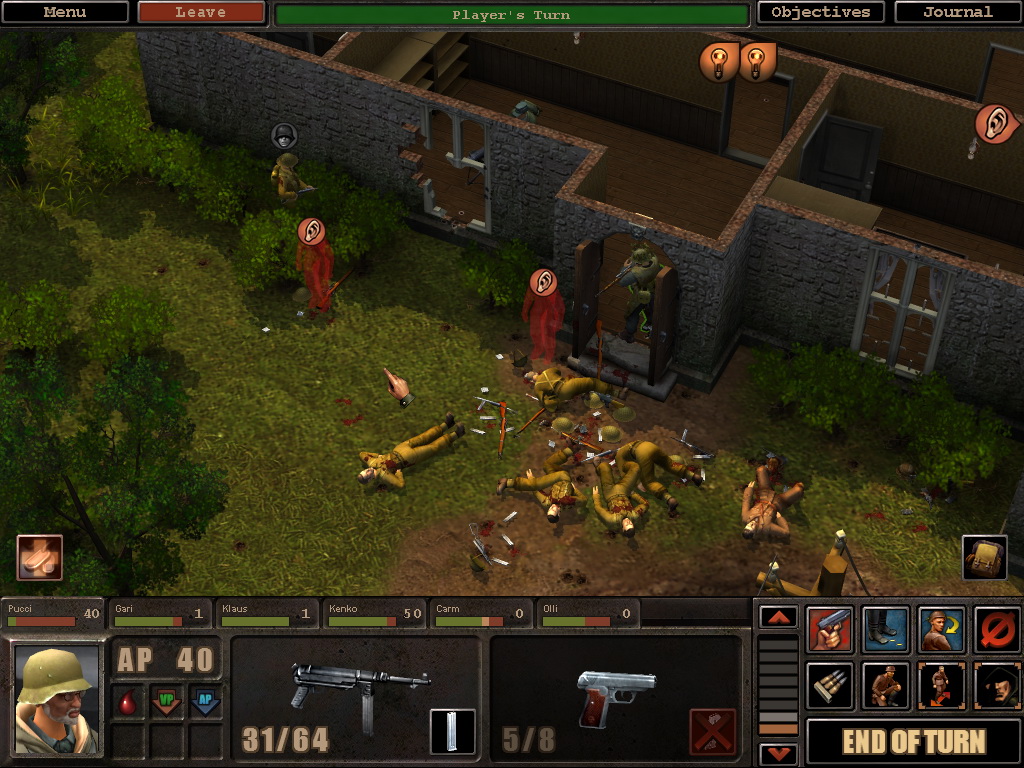Open the Objectives panel
Screen dimensions: 1024x768
pyautogui.click(x=820, y=13)
